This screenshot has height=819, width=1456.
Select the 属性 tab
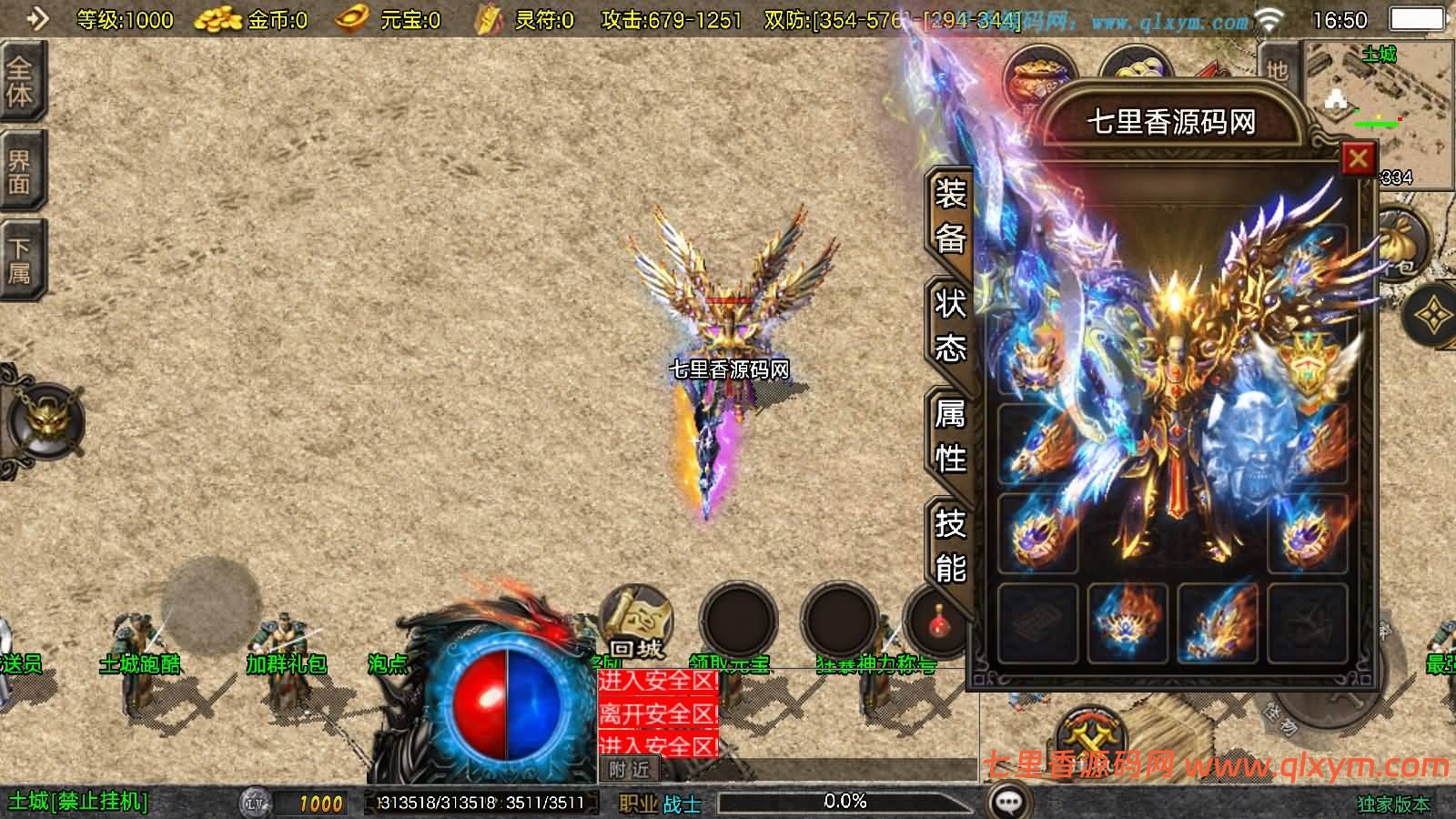click(950, 436)
